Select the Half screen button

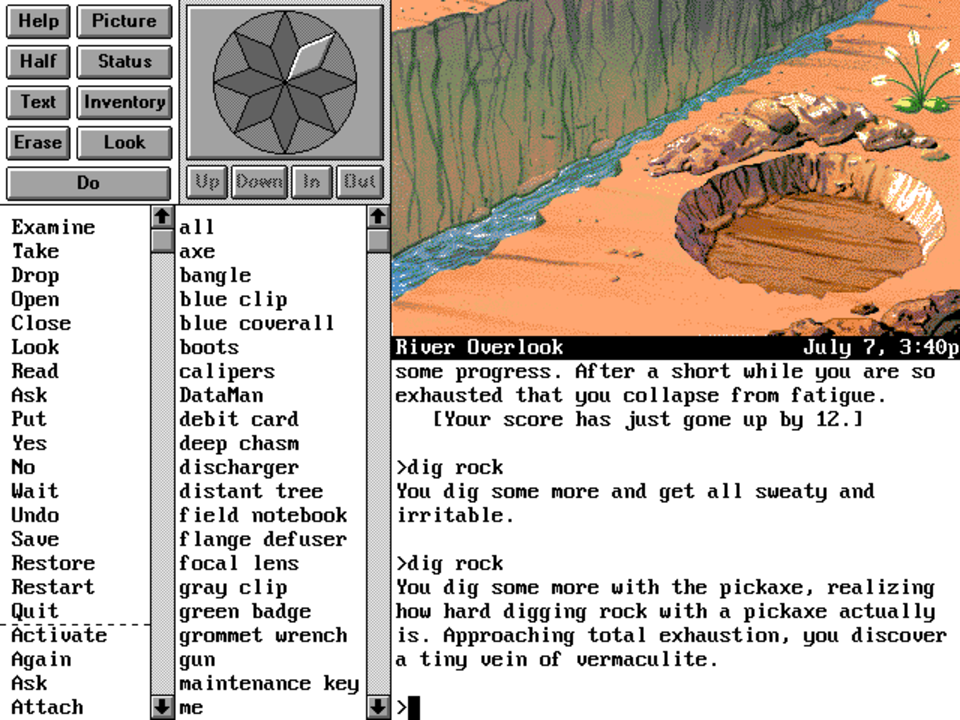[x=38, y=61]
